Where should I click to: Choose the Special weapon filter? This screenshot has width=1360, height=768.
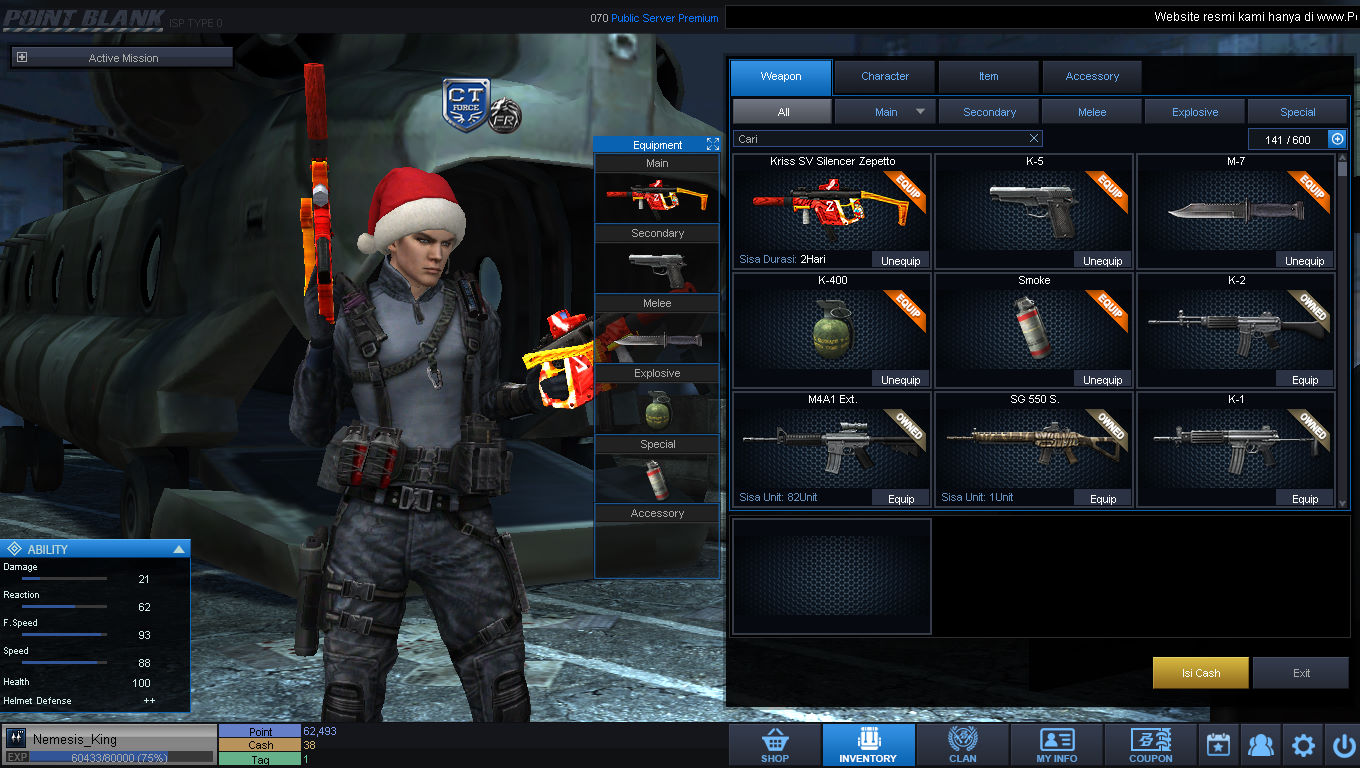tap(1297, 112)
